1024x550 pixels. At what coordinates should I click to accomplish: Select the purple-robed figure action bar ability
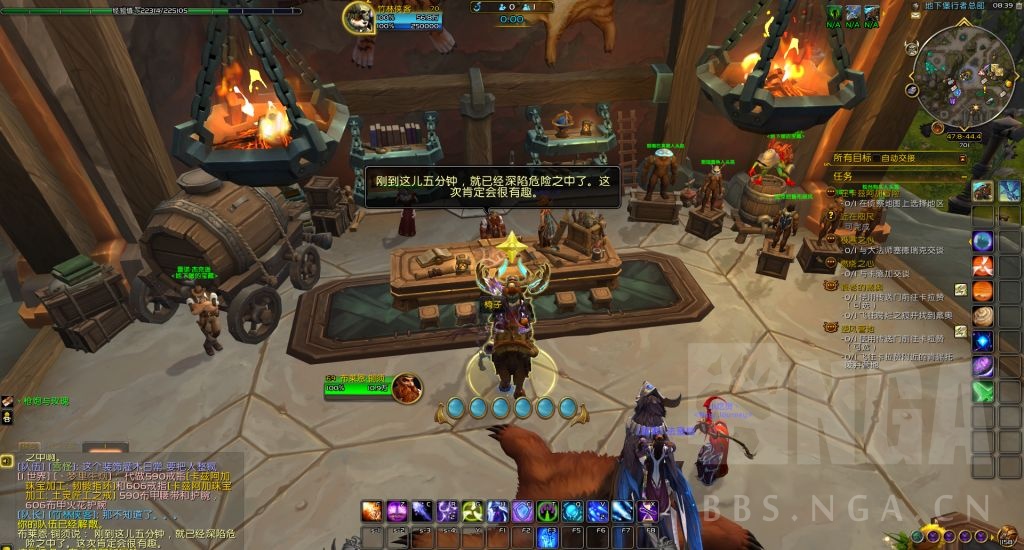point(498,511)
